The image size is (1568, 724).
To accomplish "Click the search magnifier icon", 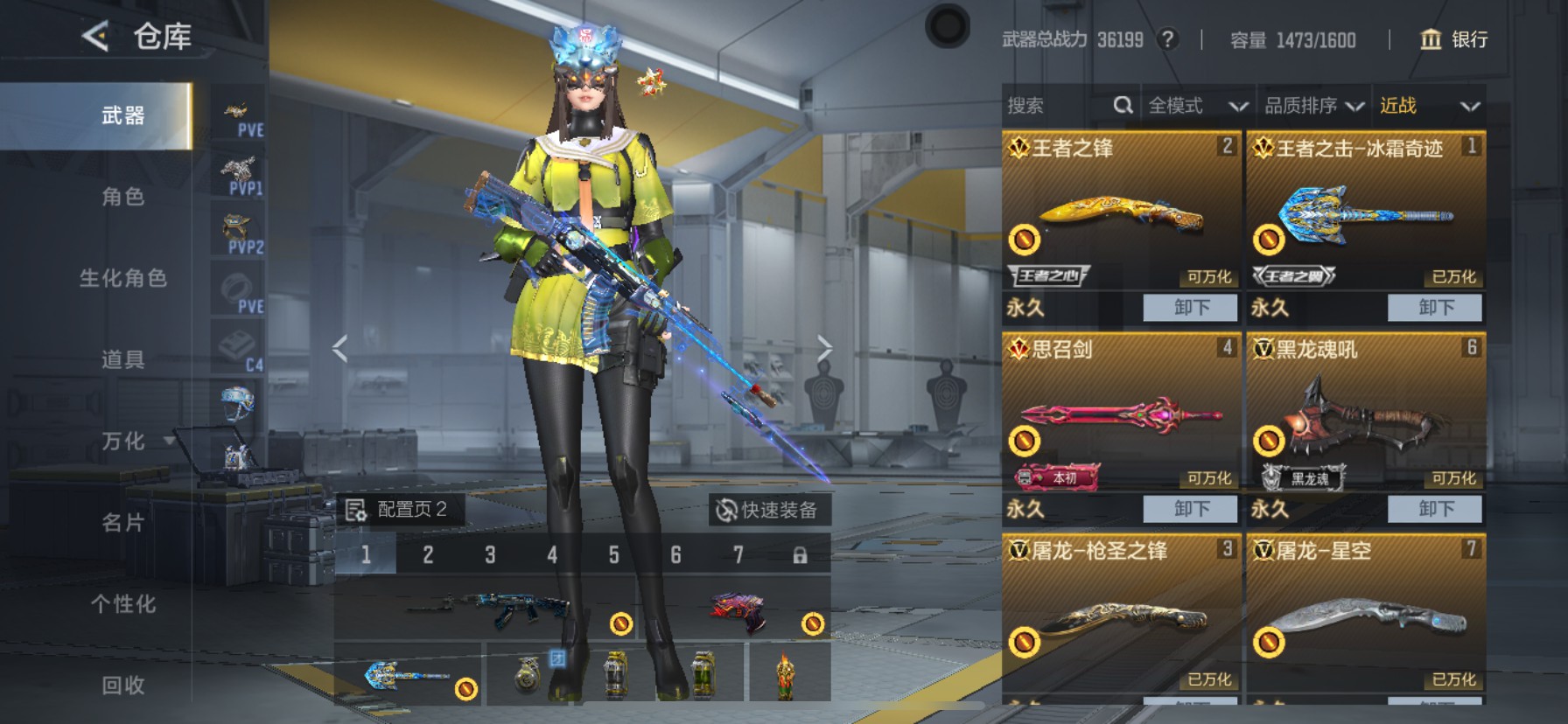I will pos(1124,105).
